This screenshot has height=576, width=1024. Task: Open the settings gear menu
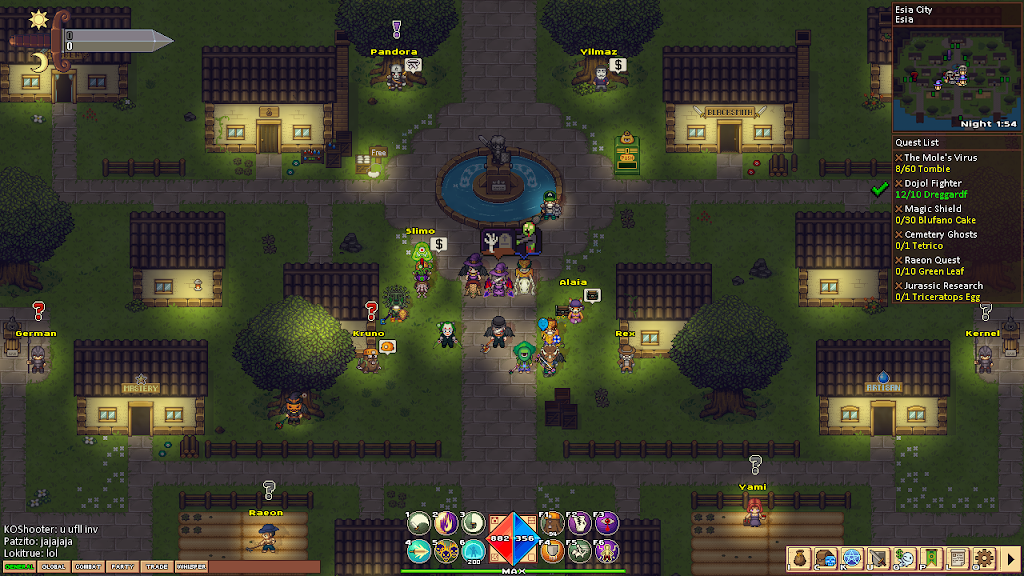(983, 557)
